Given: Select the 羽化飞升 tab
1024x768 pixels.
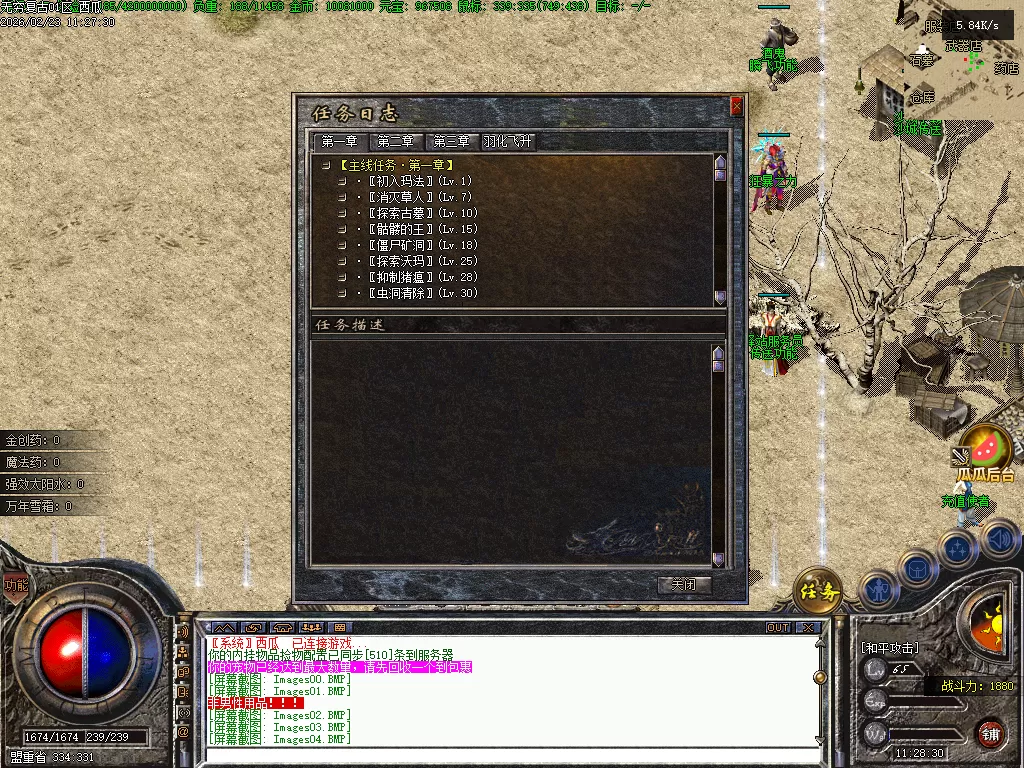Looking at the screenshot, I should click(x=509, y=142).
